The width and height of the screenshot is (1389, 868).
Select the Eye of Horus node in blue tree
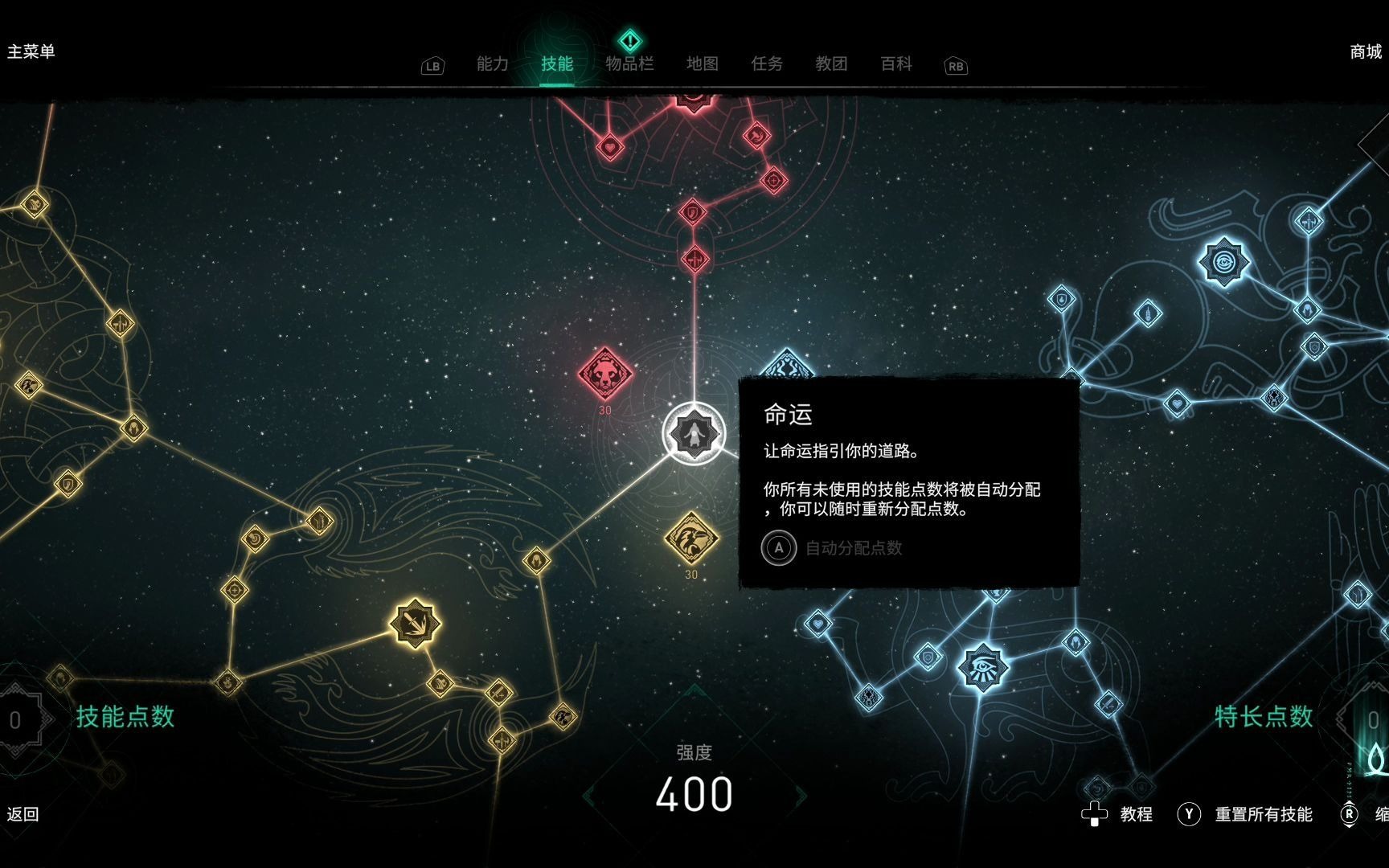[982, 669]
